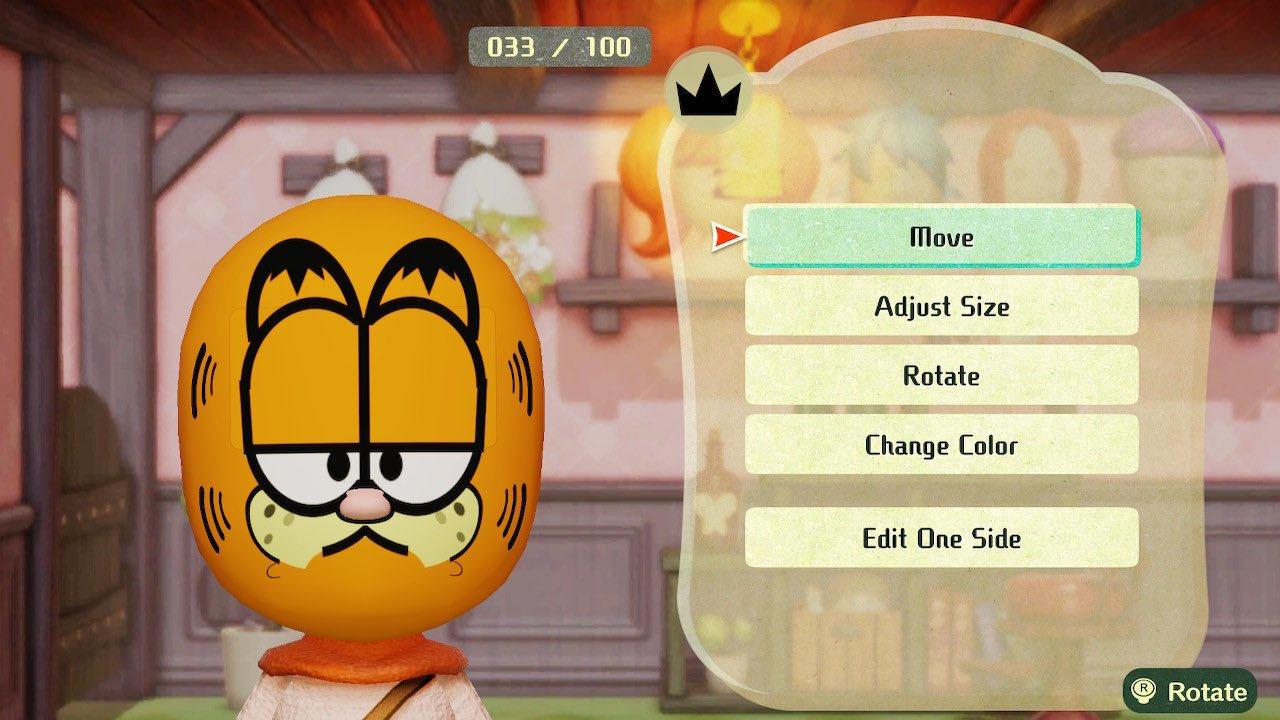Select the Edit One Side menu entry
The image size is (1280, 720).
[939, 538]
